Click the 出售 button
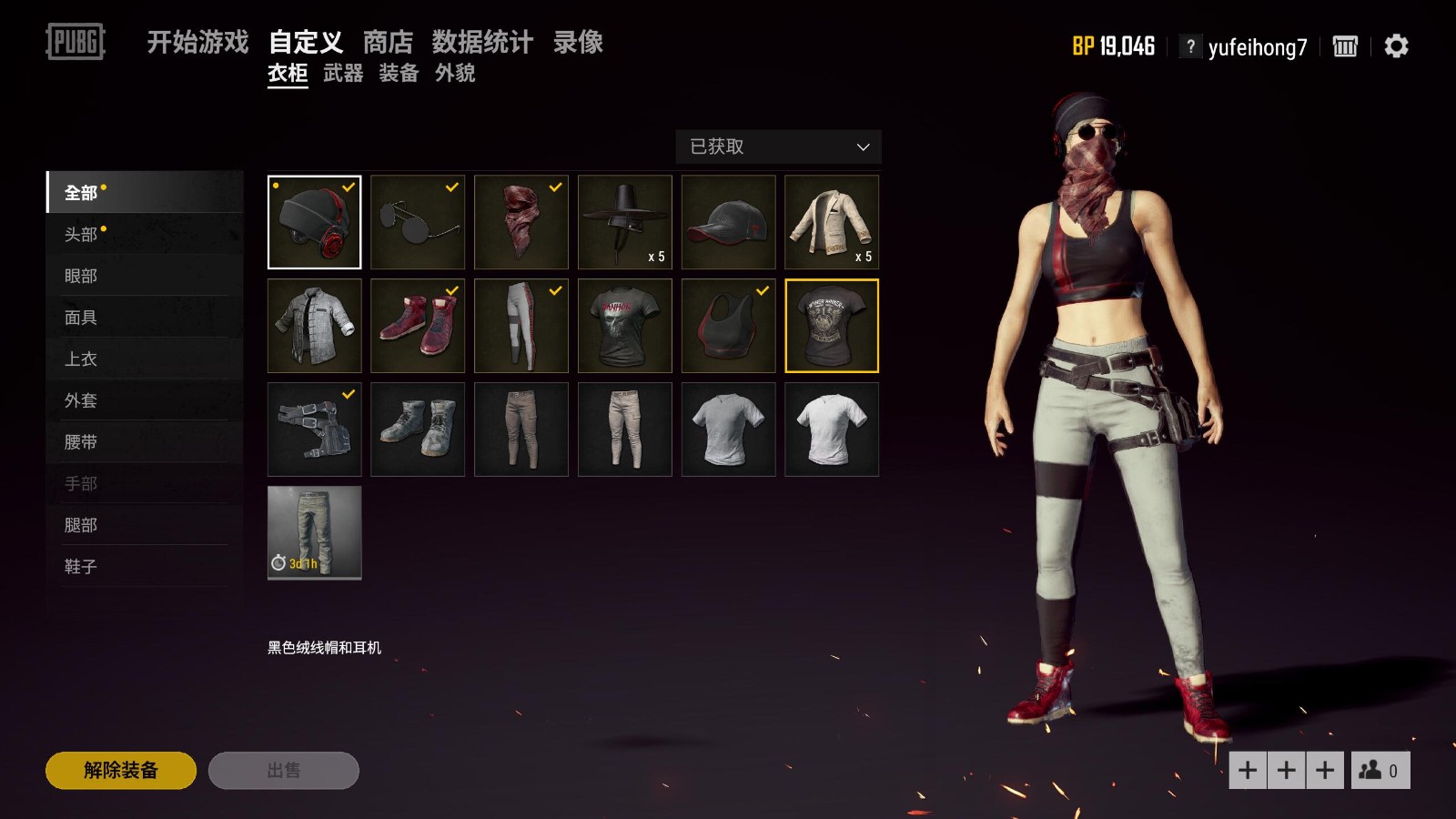 tap(283, 770)
